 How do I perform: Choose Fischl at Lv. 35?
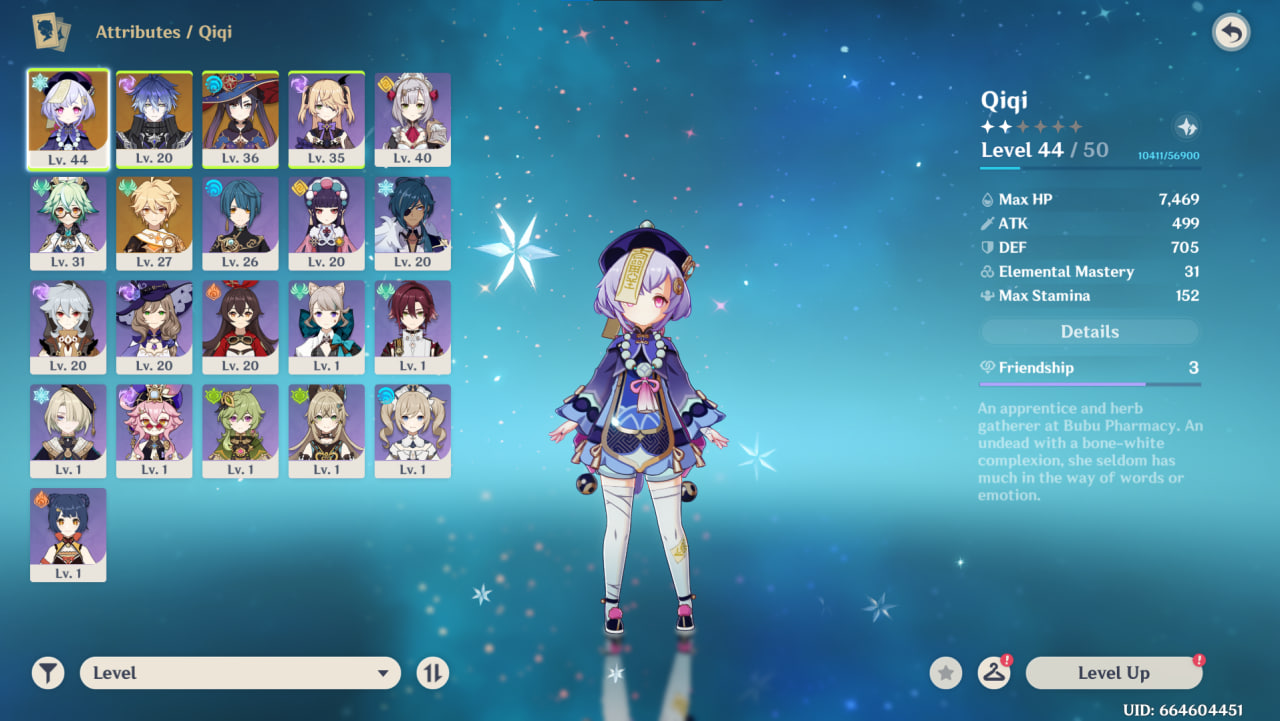pyautogui.click(x=326, y=118)
